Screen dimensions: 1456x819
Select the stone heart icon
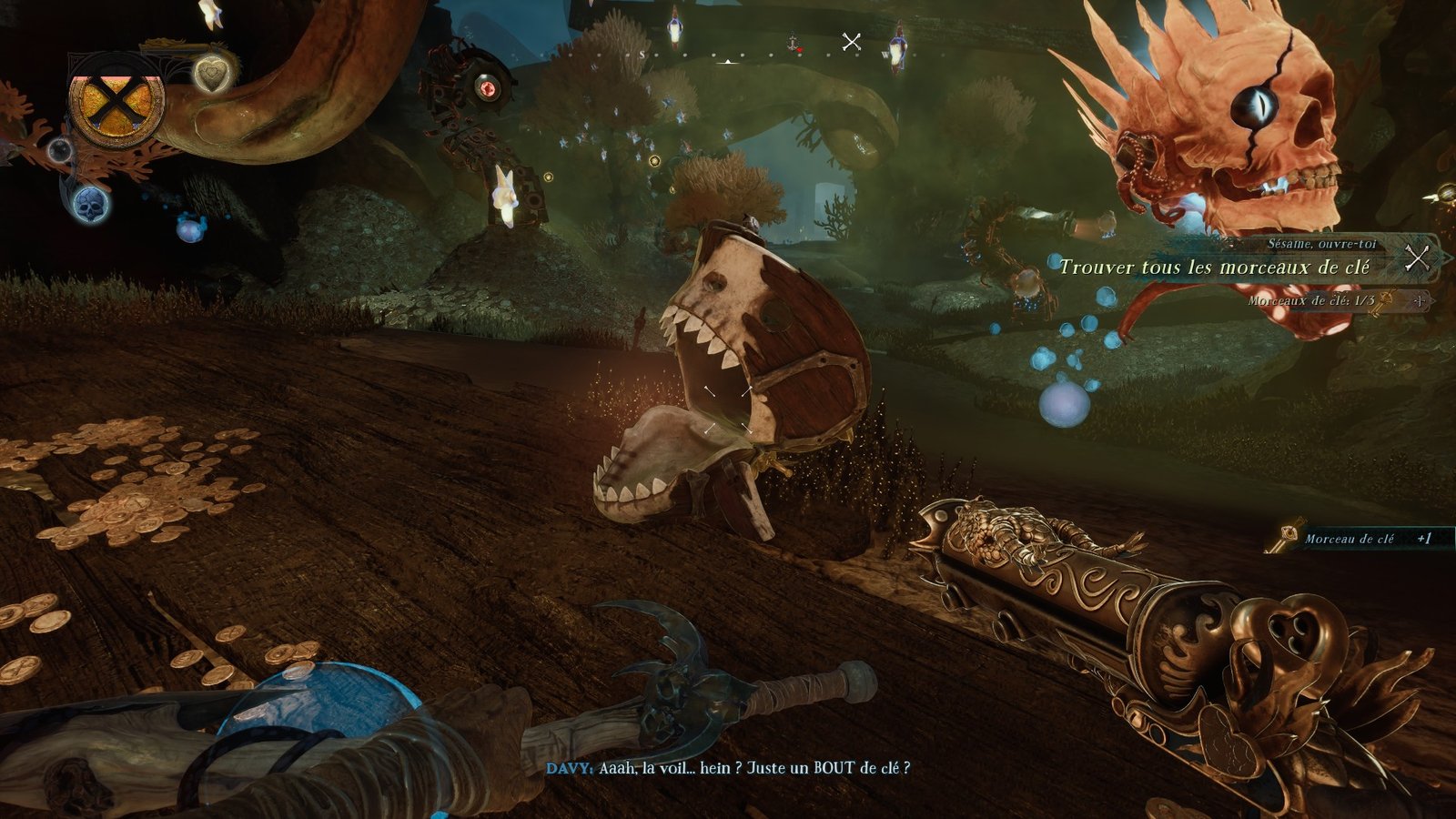pyautogui.click(x=212, y=73)
